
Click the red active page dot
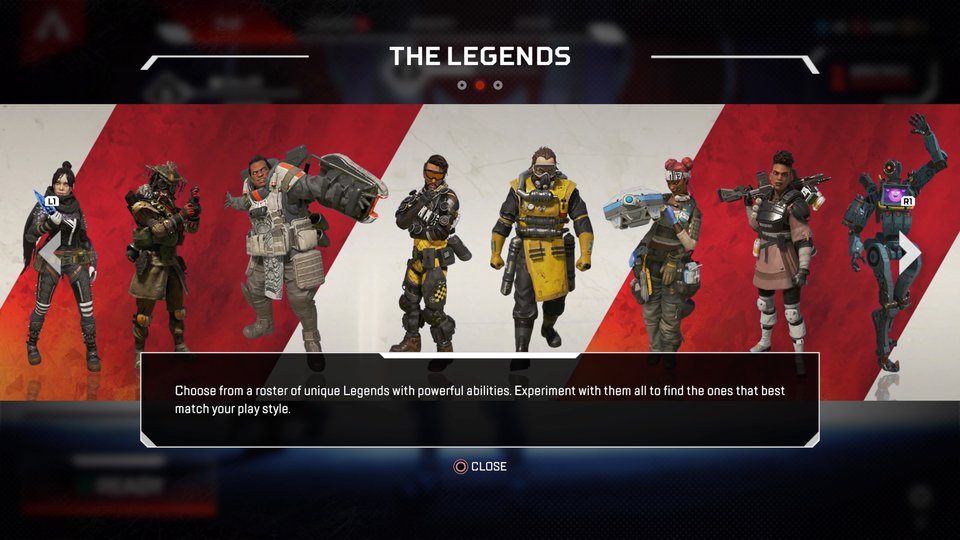(x=480, y=85)
